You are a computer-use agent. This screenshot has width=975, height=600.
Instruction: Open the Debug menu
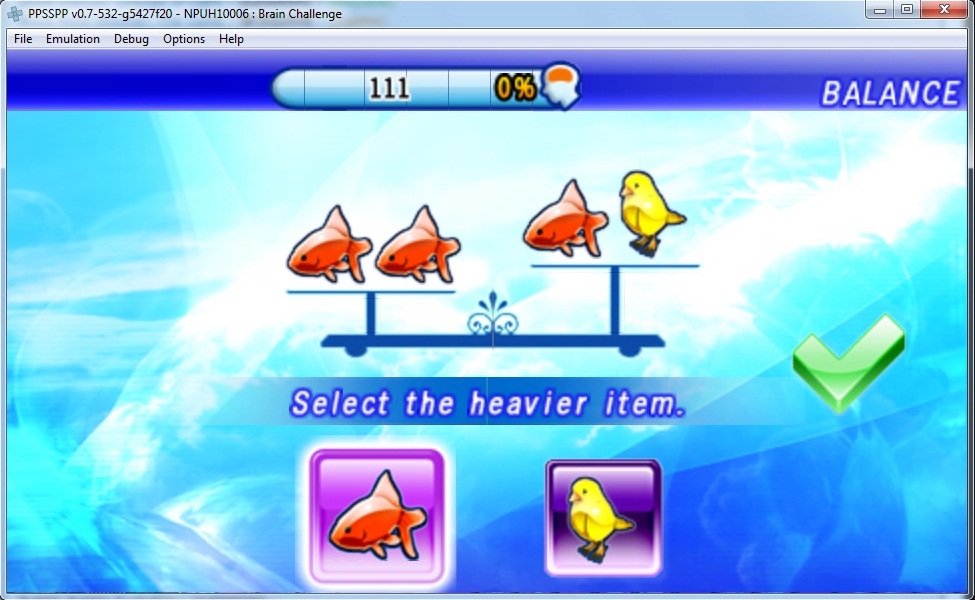(x=131, y=39)
